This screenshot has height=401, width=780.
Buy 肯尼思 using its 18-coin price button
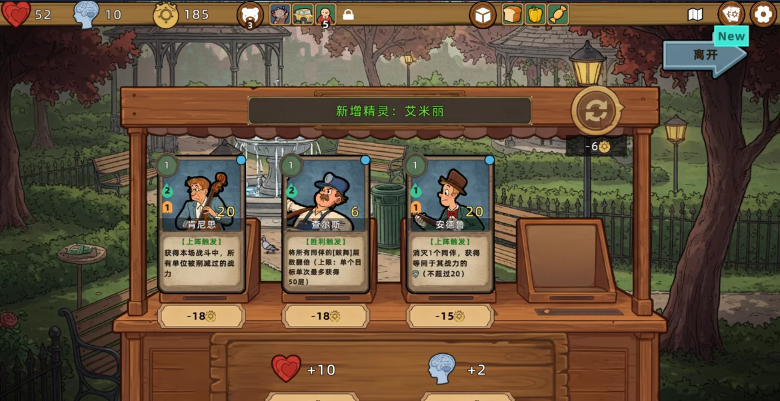202,316
